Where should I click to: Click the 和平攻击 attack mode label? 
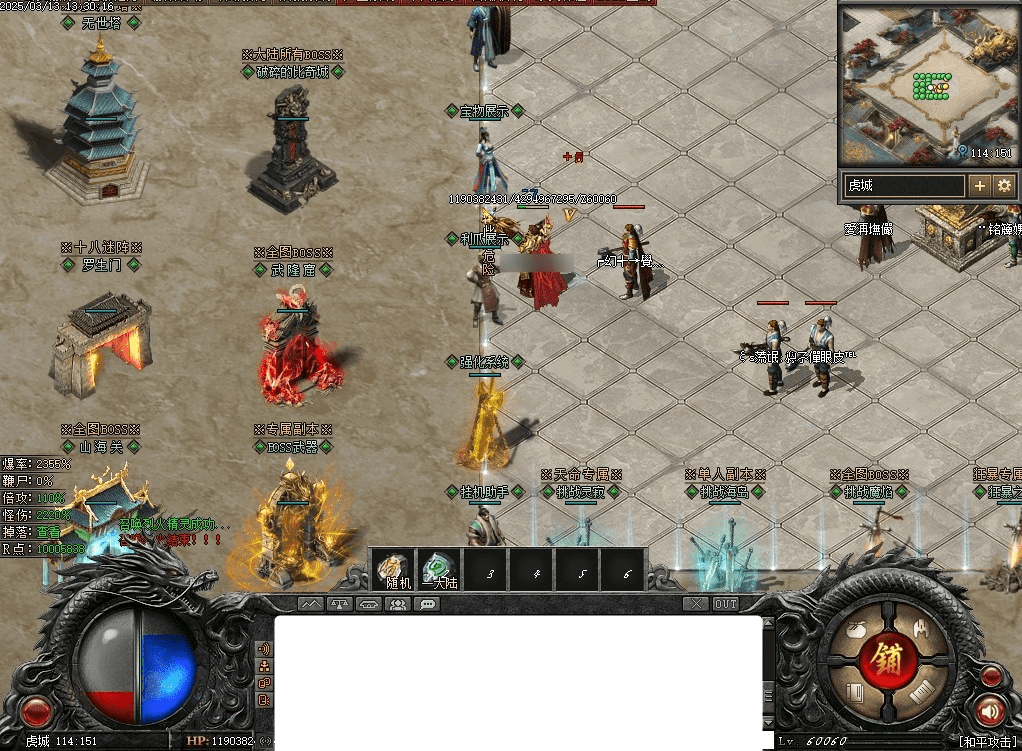988,741
